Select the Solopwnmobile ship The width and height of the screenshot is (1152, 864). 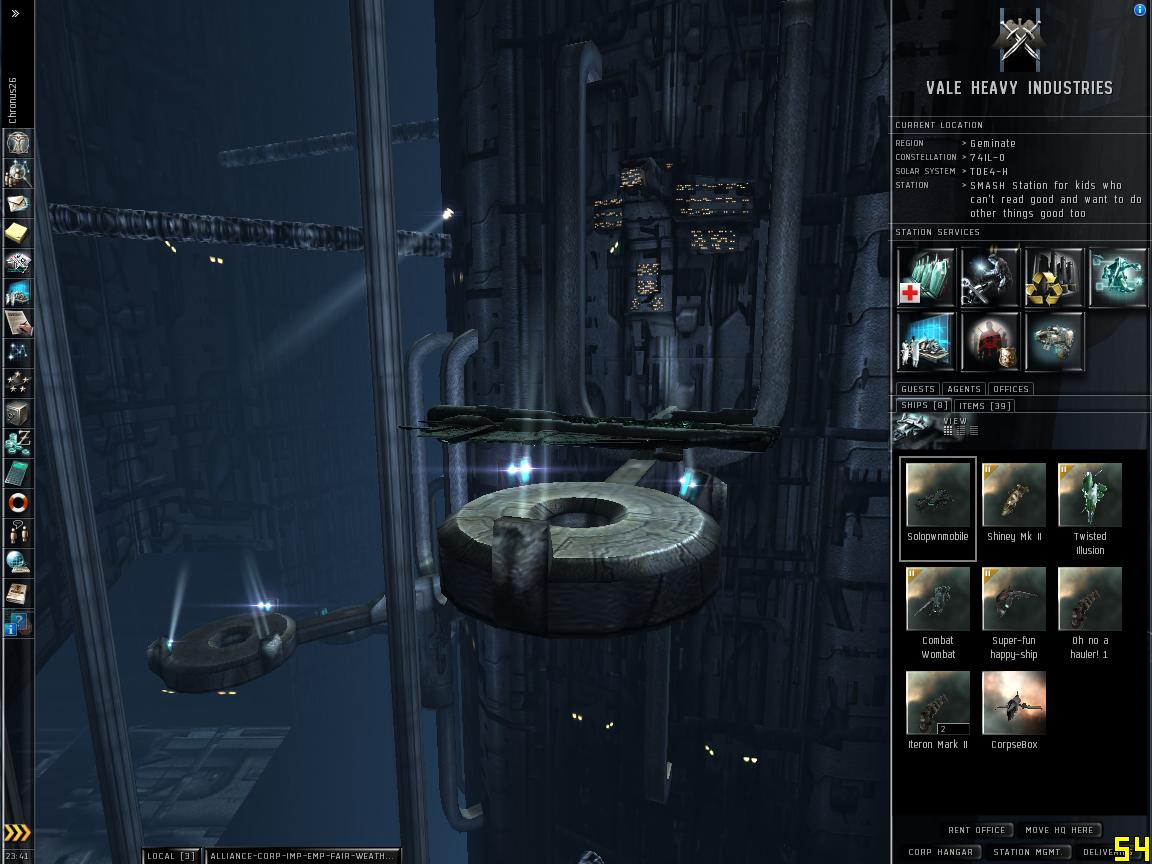click(938, 497)
